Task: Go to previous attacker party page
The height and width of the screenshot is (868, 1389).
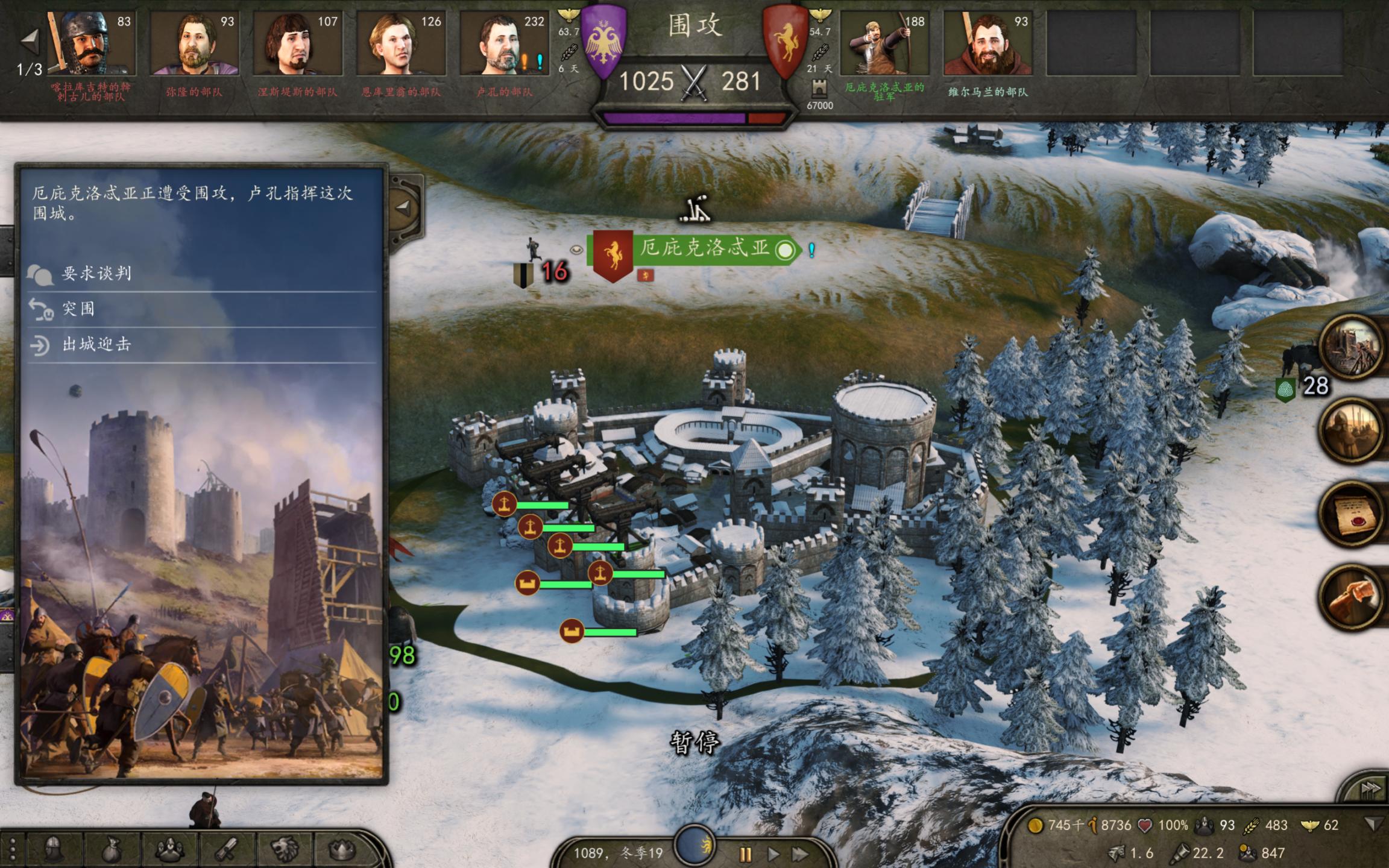Action: pyautogui.click(x=29, y=41)
